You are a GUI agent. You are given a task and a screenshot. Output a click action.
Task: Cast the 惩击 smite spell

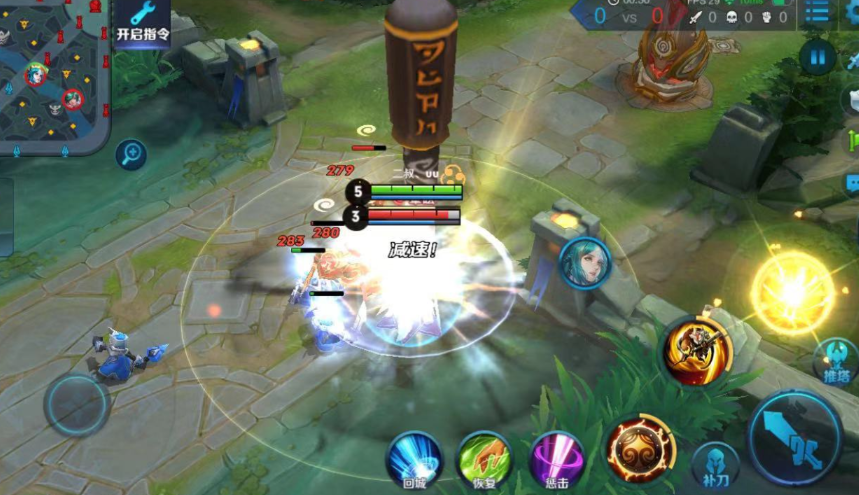point(556,460)
